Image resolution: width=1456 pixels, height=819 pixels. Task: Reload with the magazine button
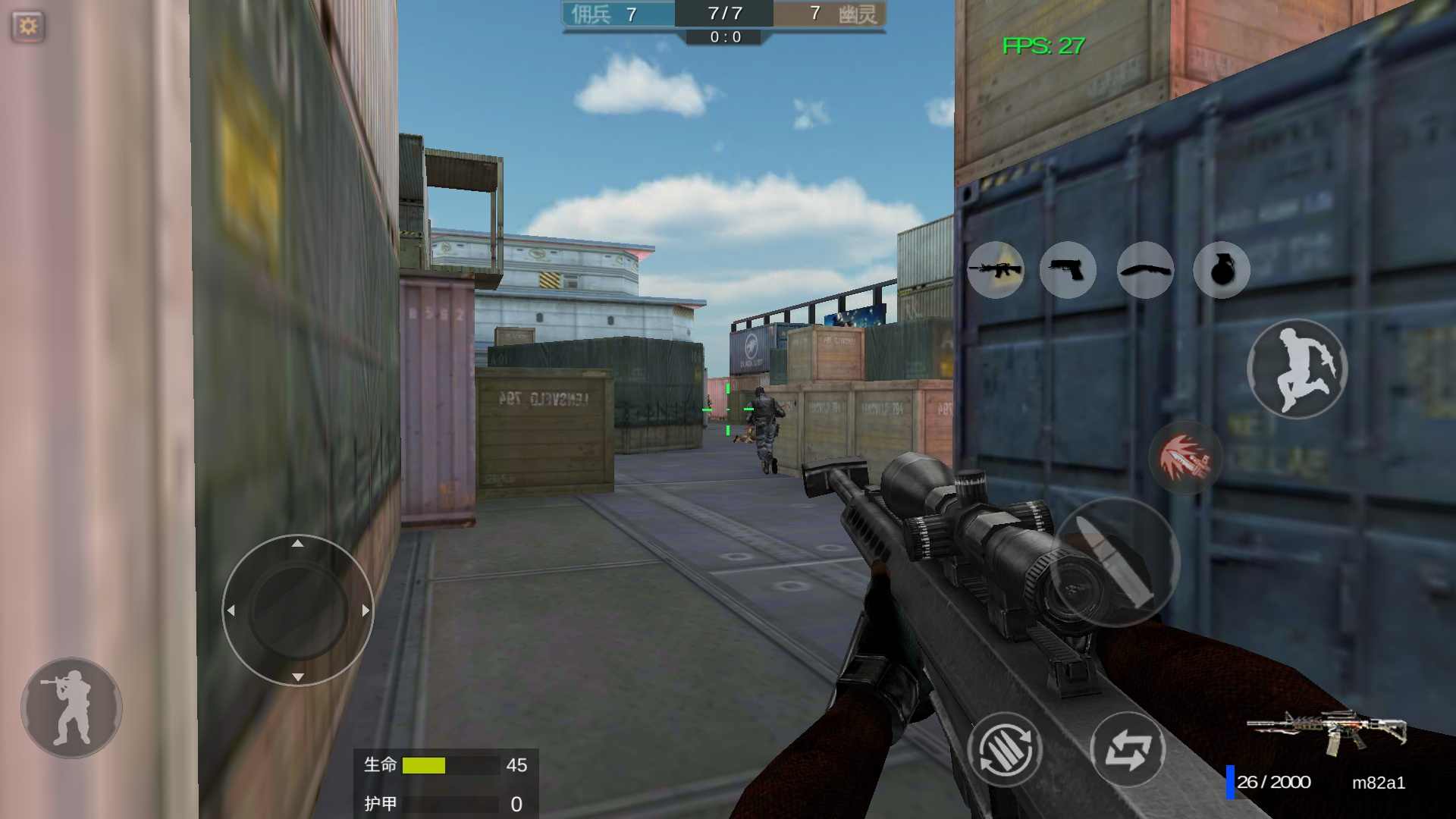point(1005,749)
